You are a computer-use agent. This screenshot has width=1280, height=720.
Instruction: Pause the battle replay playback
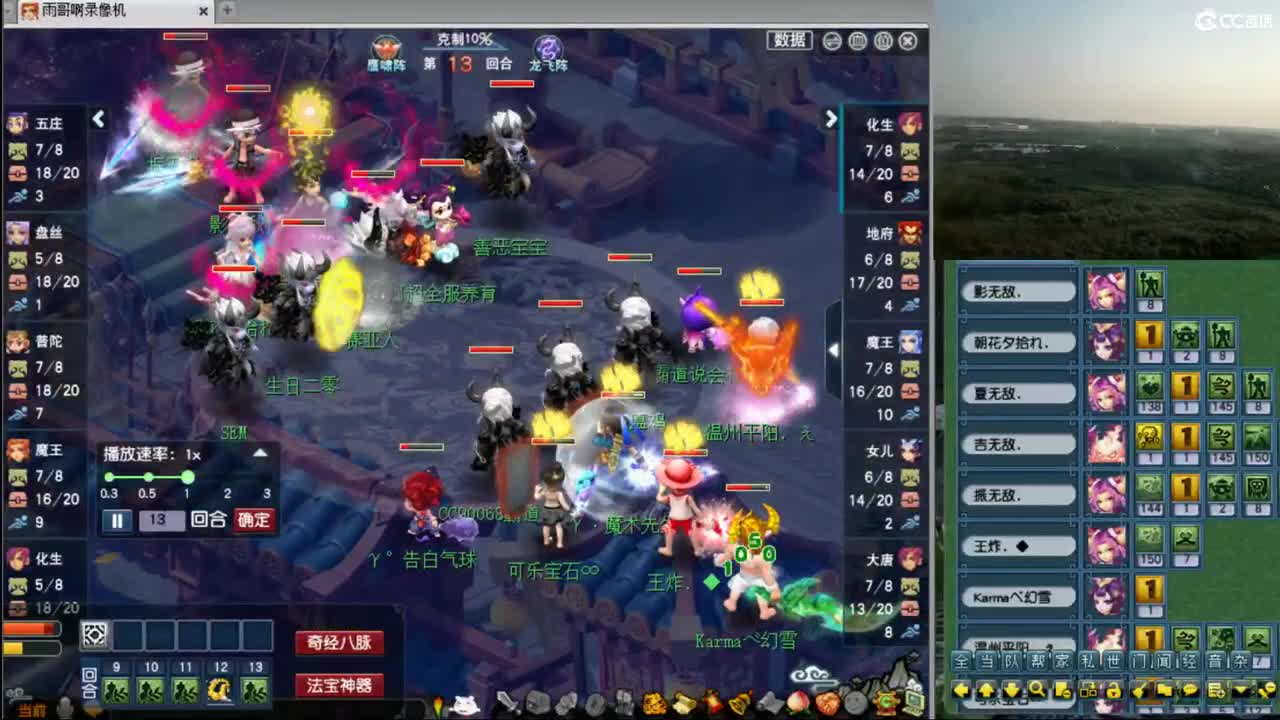coord(117,519)
